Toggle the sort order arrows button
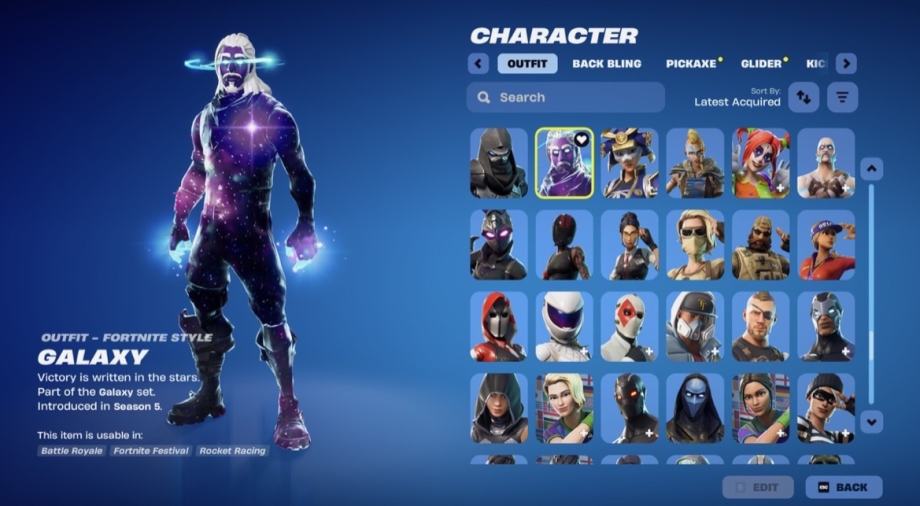 (804, 97)
